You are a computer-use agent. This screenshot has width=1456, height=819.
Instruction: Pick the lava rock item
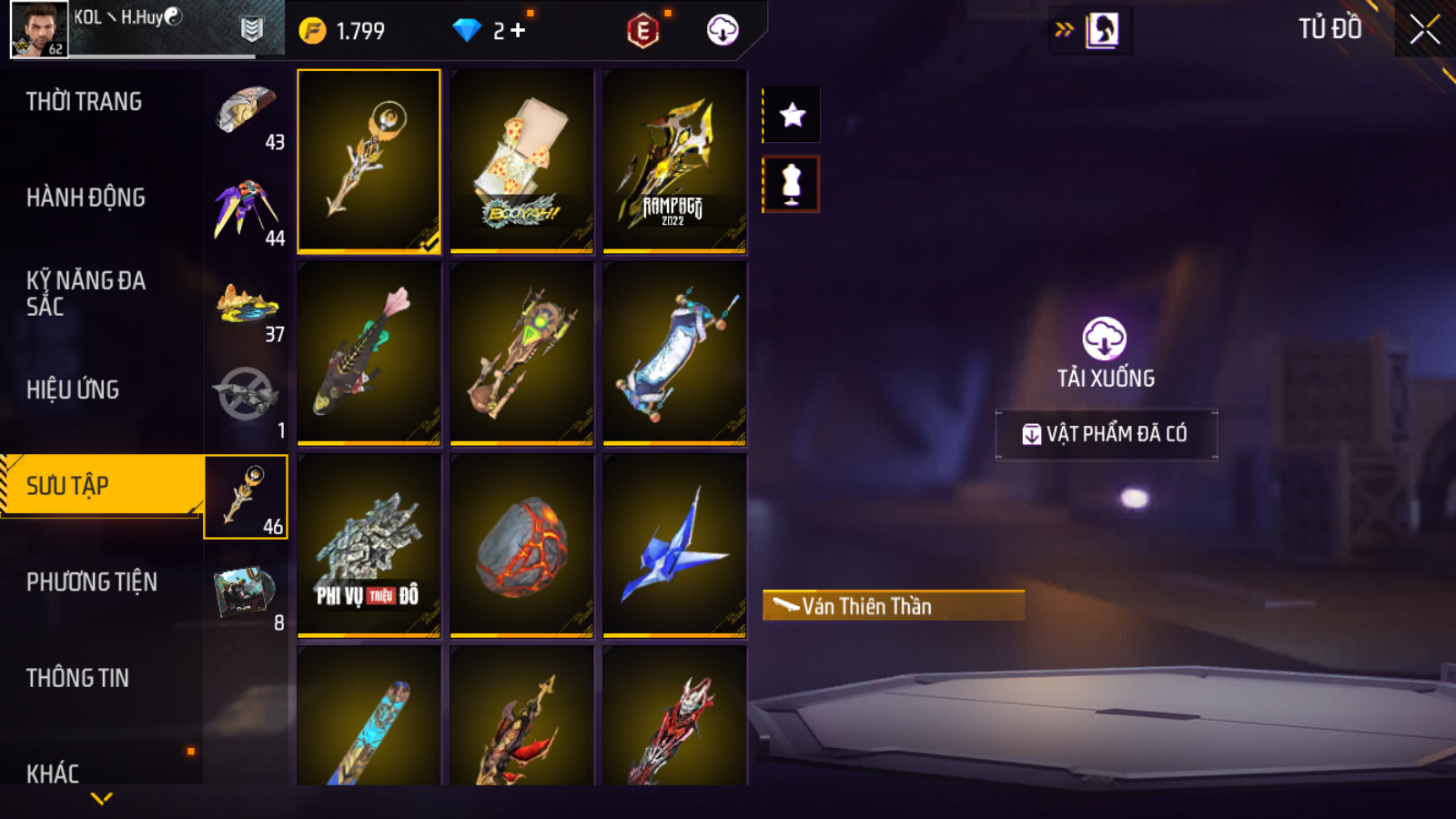coord(521,544)
